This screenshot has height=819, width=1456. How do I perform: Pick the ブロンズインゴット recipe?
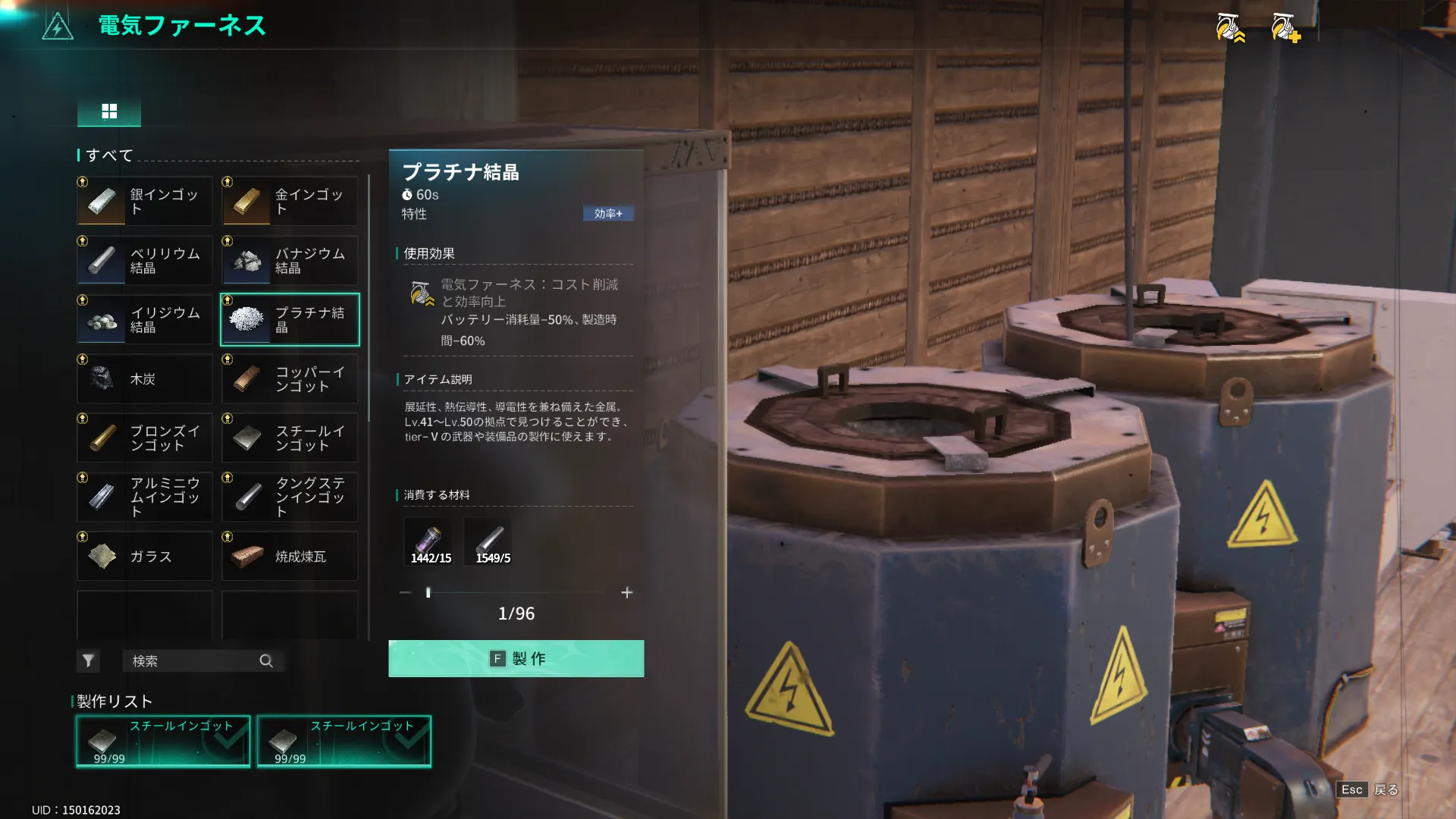click(145, 438)
